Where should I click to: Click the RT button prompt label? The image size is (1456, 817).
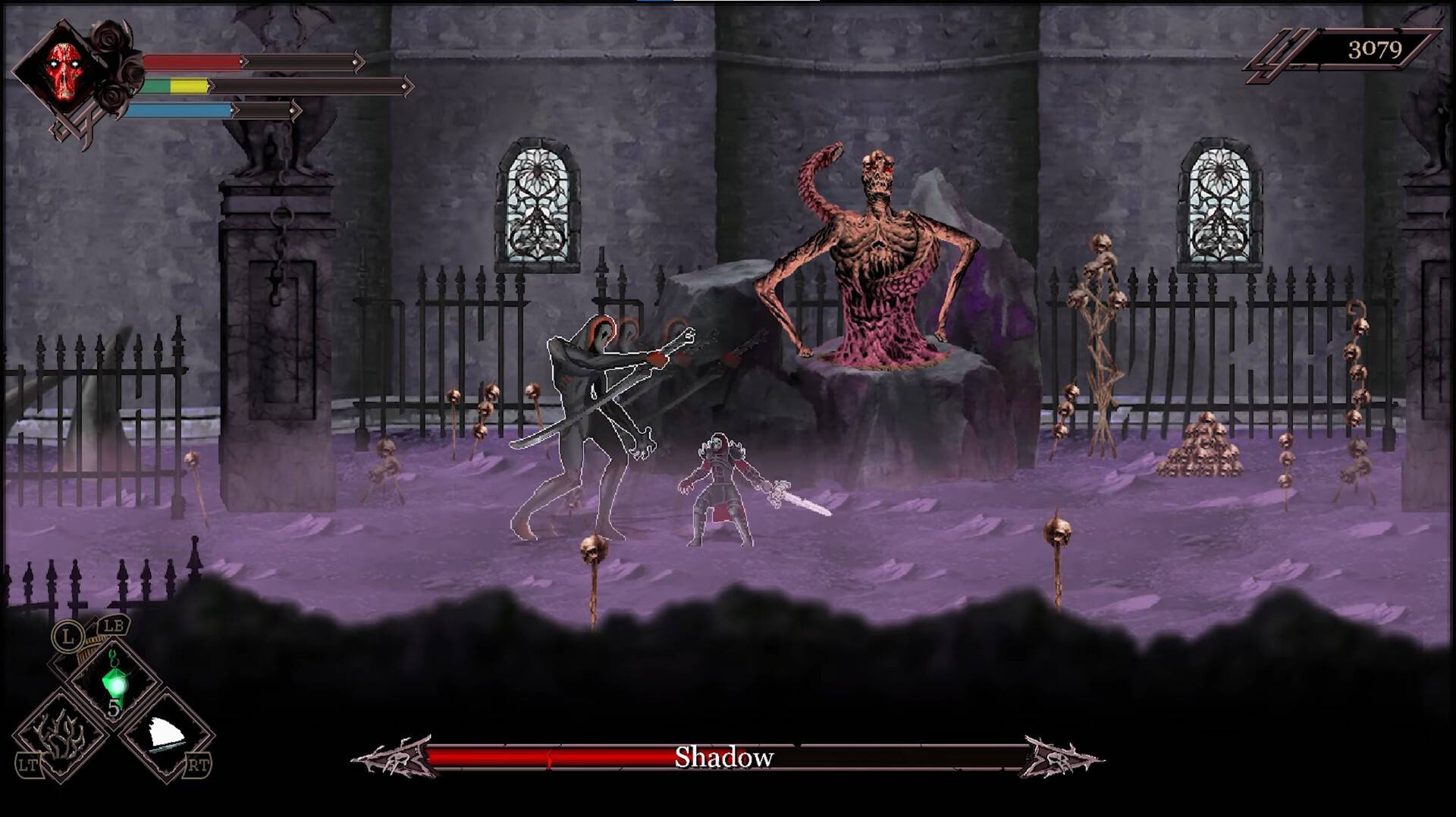[199, 767]
